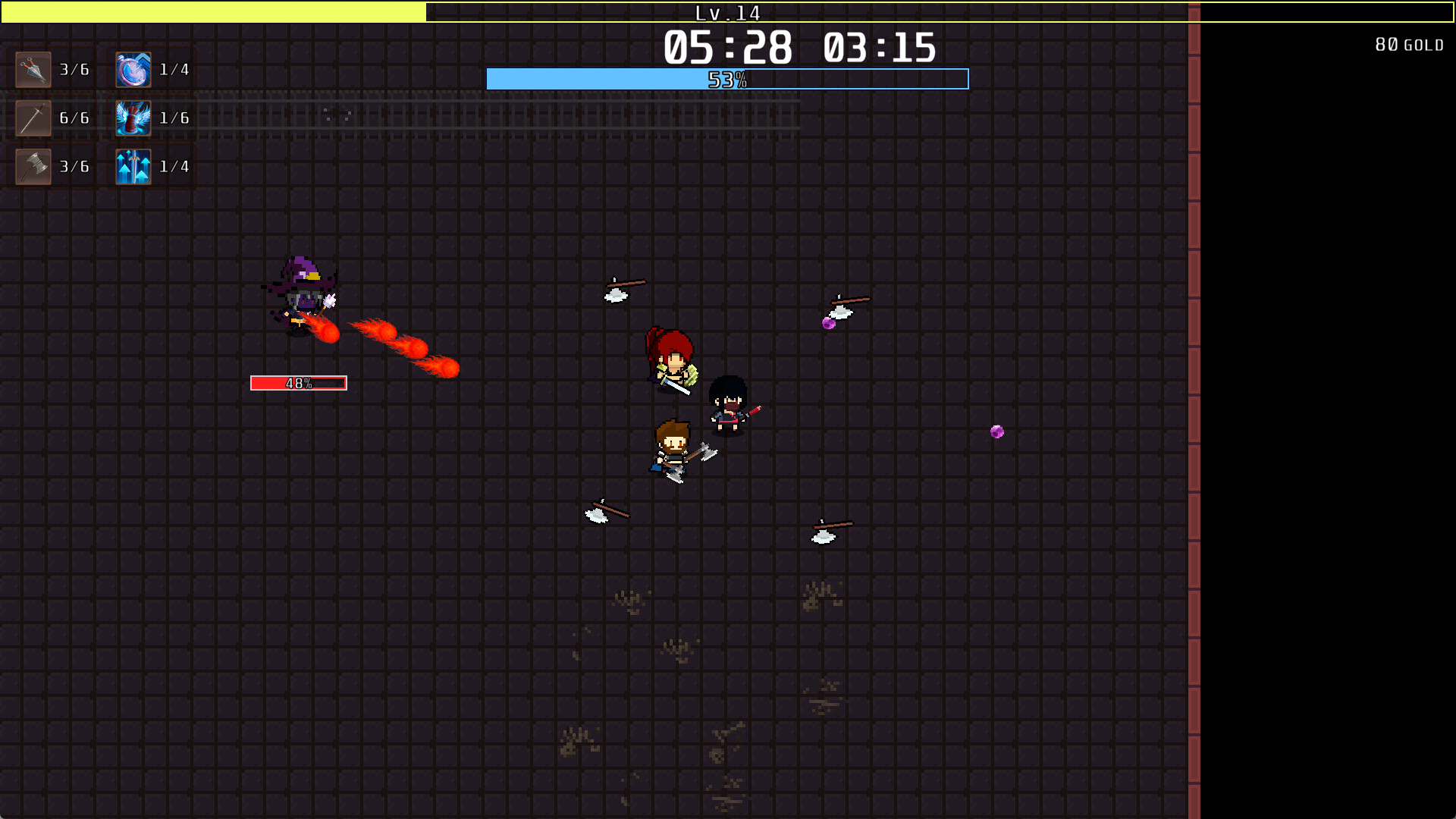
Task: Click the wizard's red 48% health bar
Action: tap(297, 383)
